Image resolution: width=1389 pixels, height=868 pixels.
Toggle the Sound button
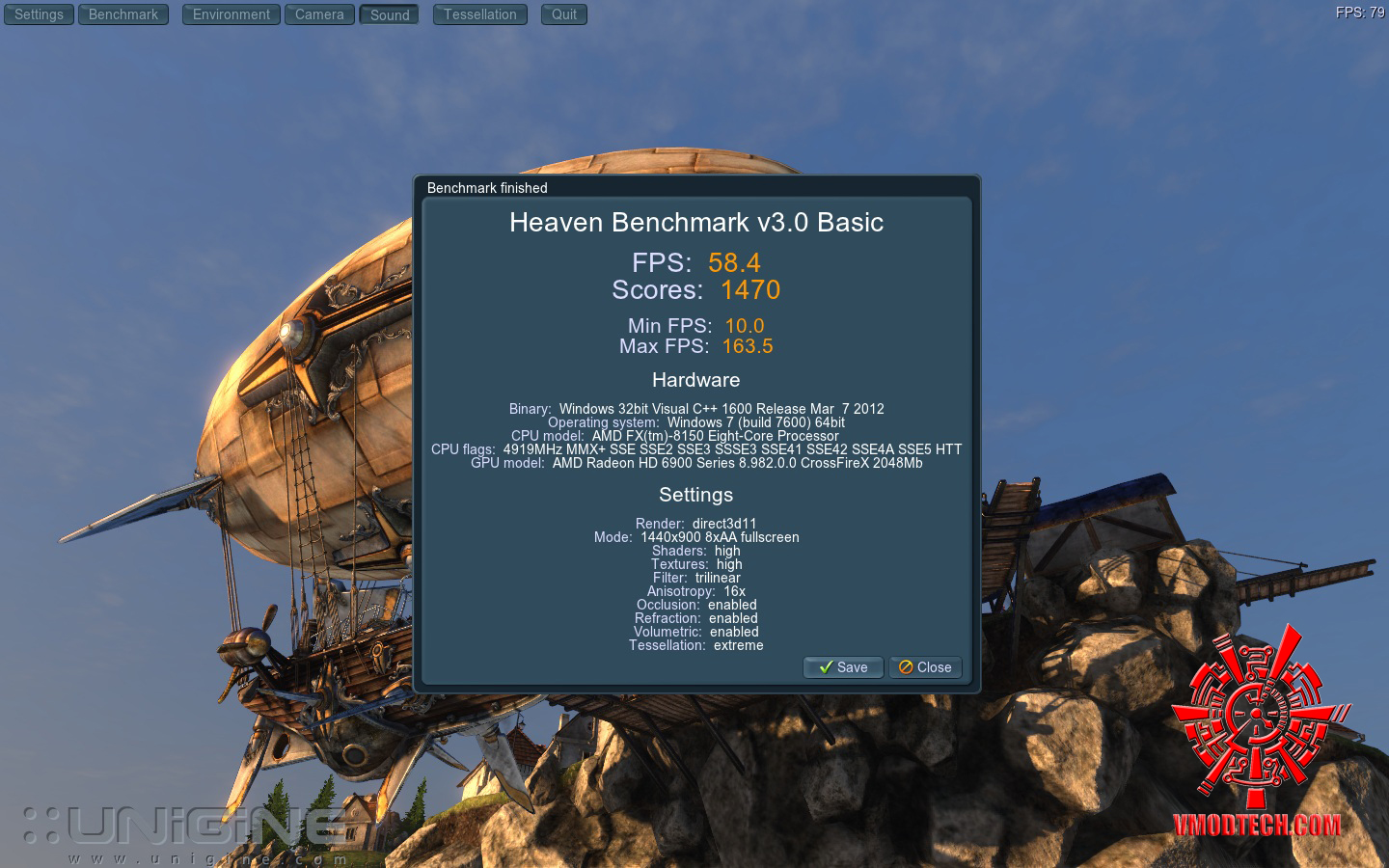pos(390,14)
